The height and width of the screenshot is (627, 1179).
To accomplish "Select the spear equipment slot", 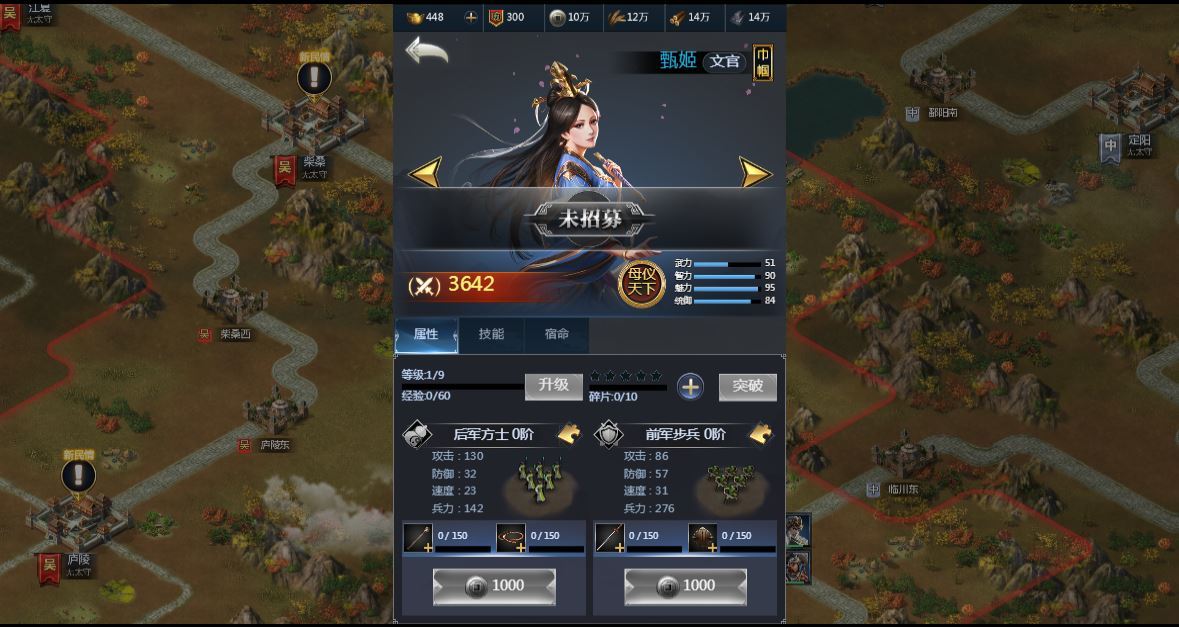I will click(x=610, y=537).
